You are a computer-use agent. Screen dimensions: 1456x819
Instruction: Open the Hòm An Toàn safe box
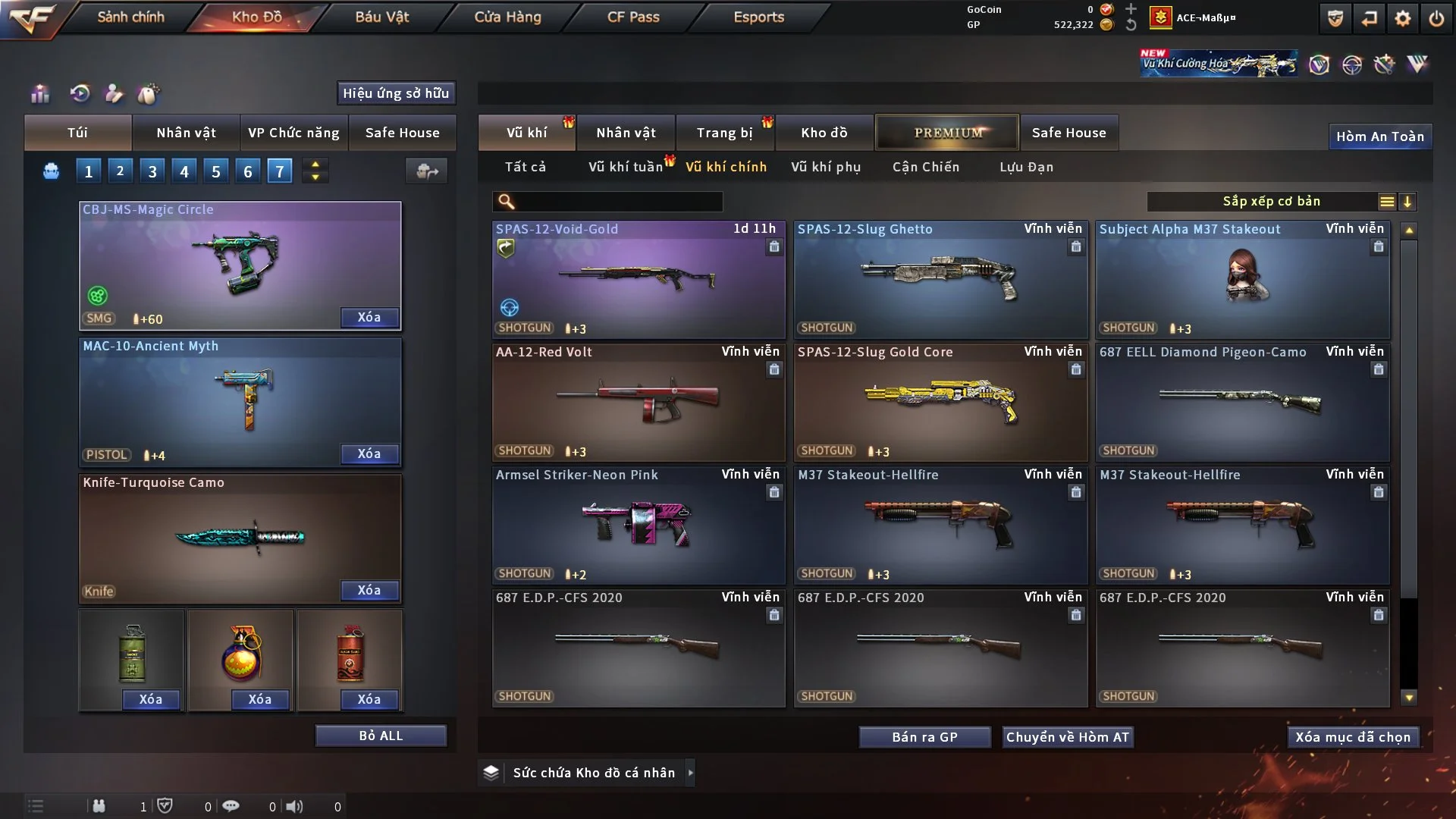[x=1379, y=136]
